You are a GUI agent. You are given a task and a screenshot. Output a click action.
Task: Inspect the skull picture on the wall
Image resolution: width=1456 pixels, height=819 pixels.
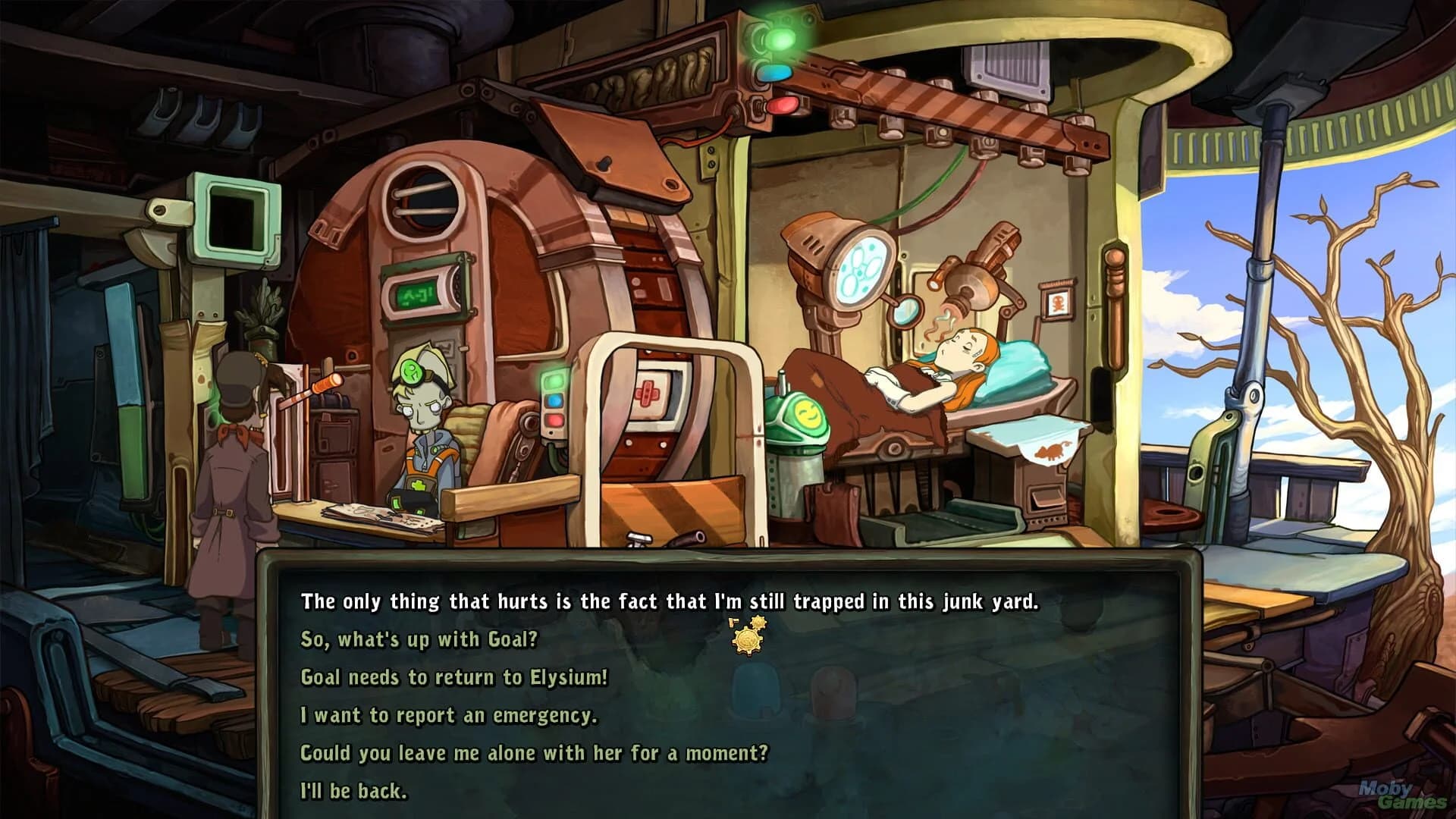[x=1057, y=303]
